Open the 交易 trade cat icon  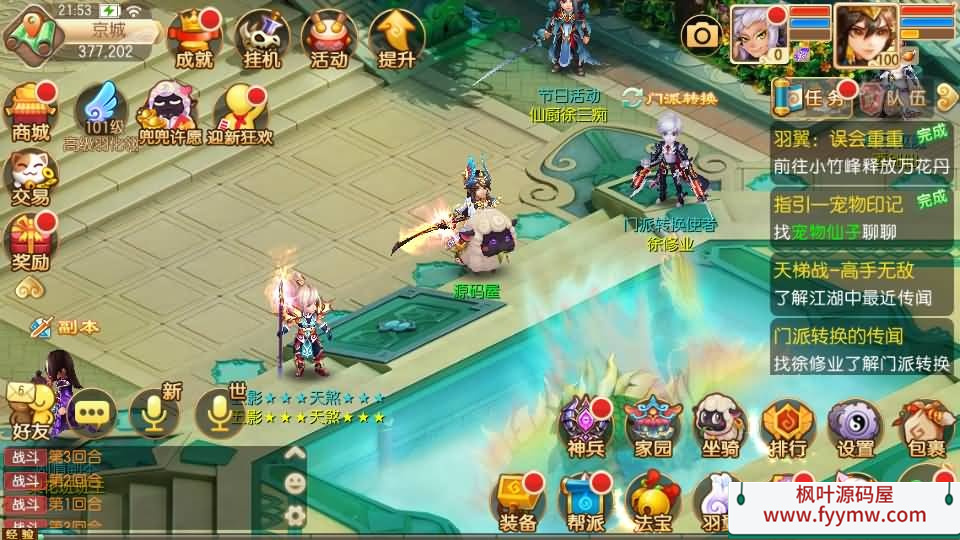[31, 178]
